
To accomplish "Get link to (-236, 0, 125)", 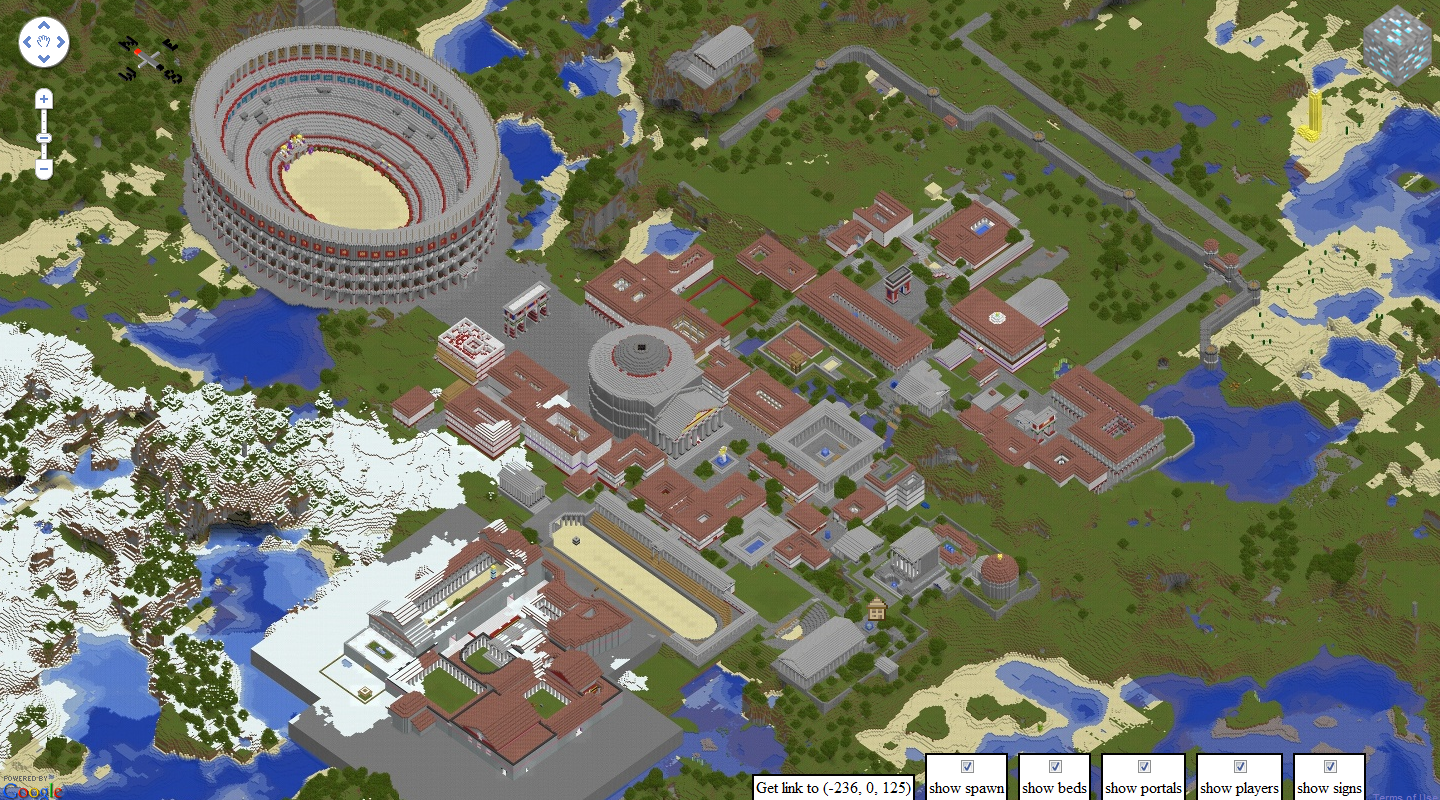I will tap(833, 787).
